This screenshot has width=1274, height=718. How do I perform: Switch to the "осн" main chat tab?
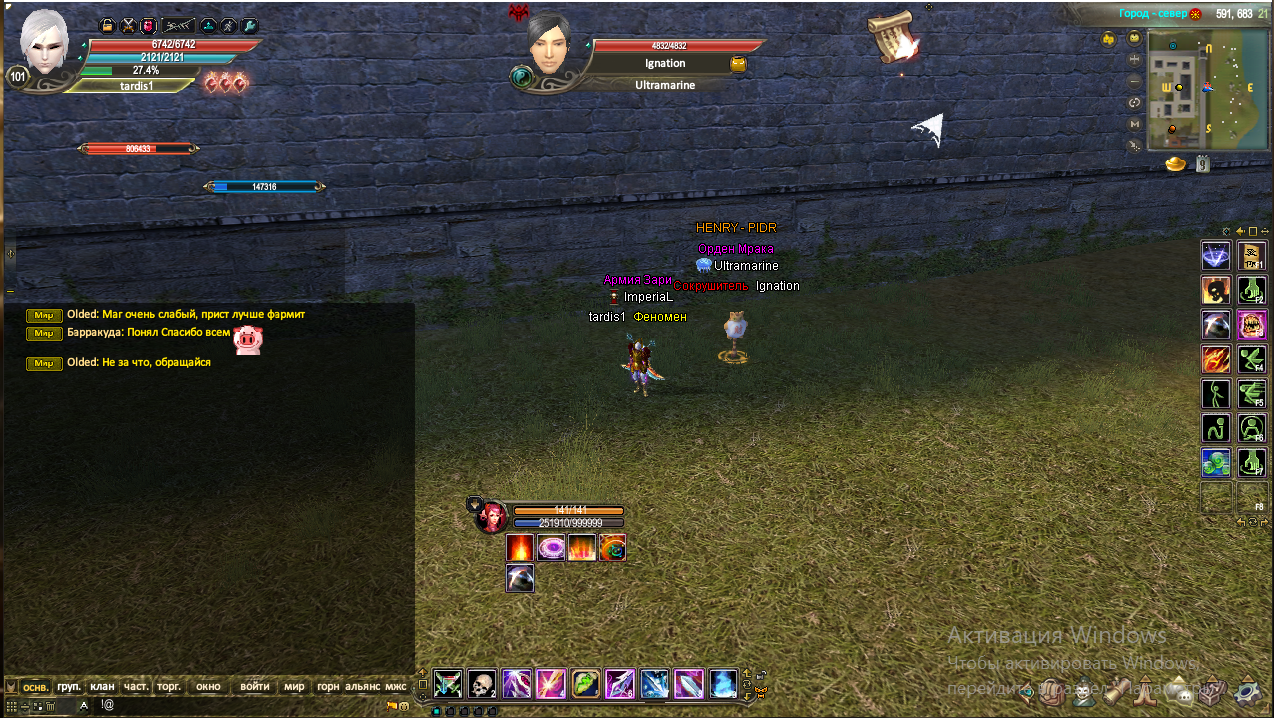coord(36,687)
